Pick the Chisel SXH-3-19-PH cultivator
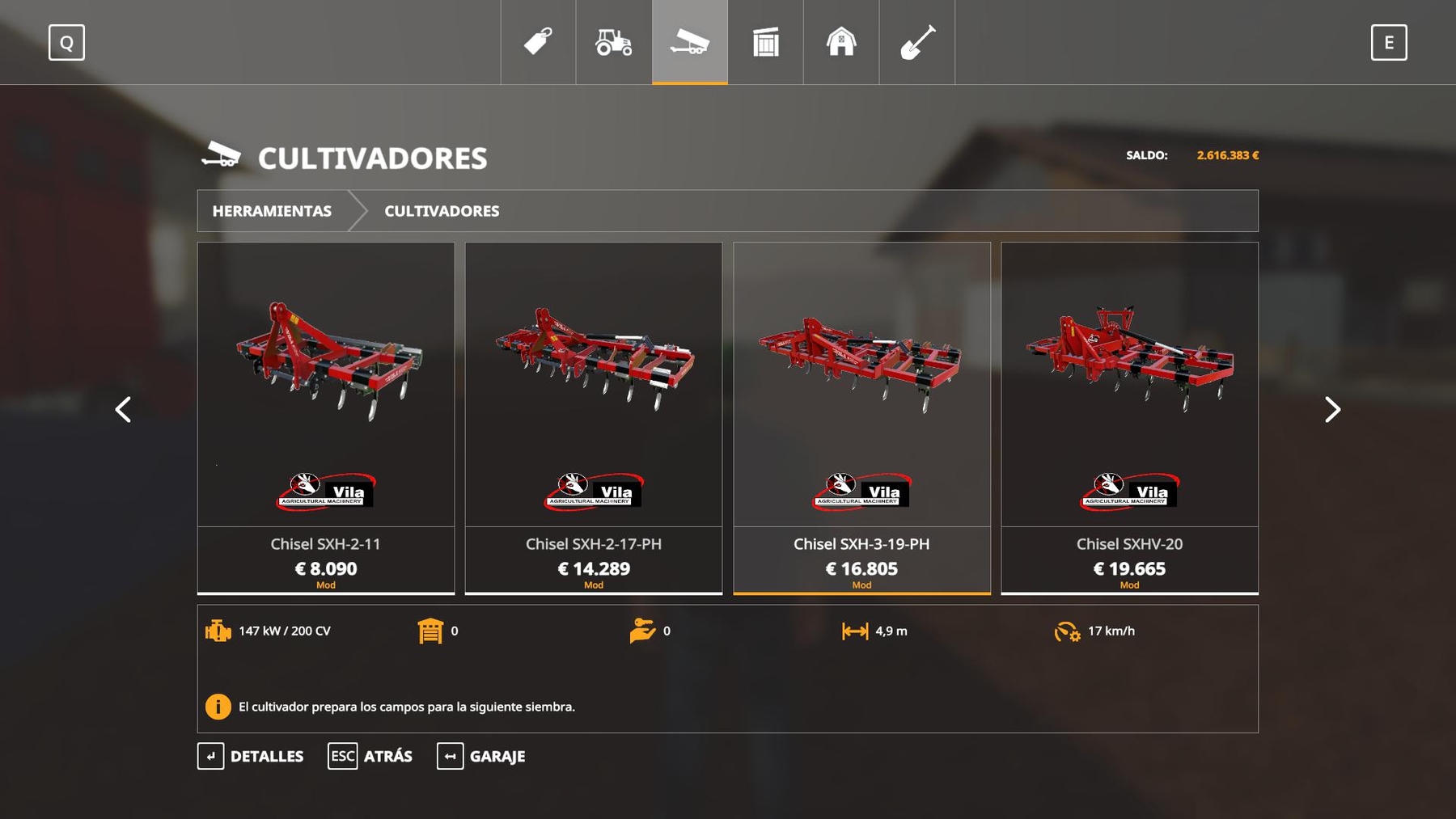The width and height of the screenshot is (1456, 819). (x=861, y=417)
